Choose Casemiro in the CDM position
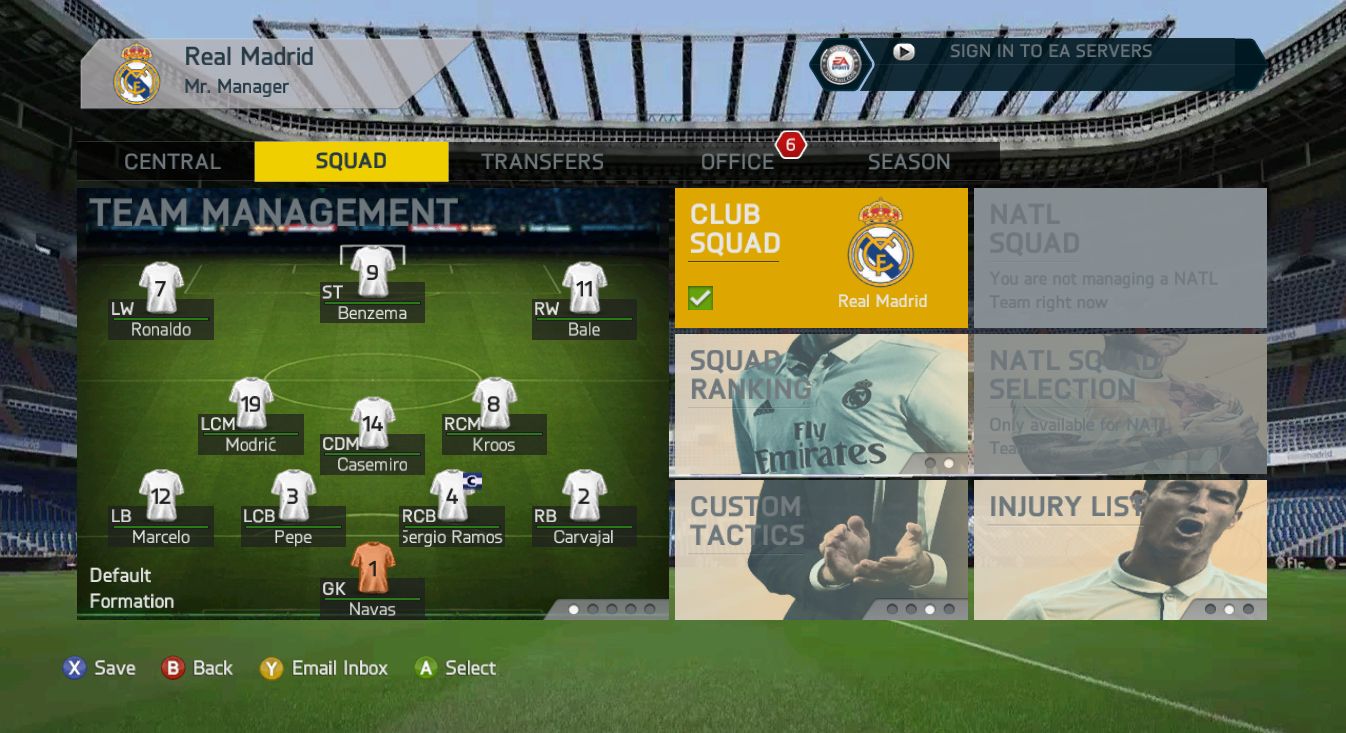 click(372, 424)
